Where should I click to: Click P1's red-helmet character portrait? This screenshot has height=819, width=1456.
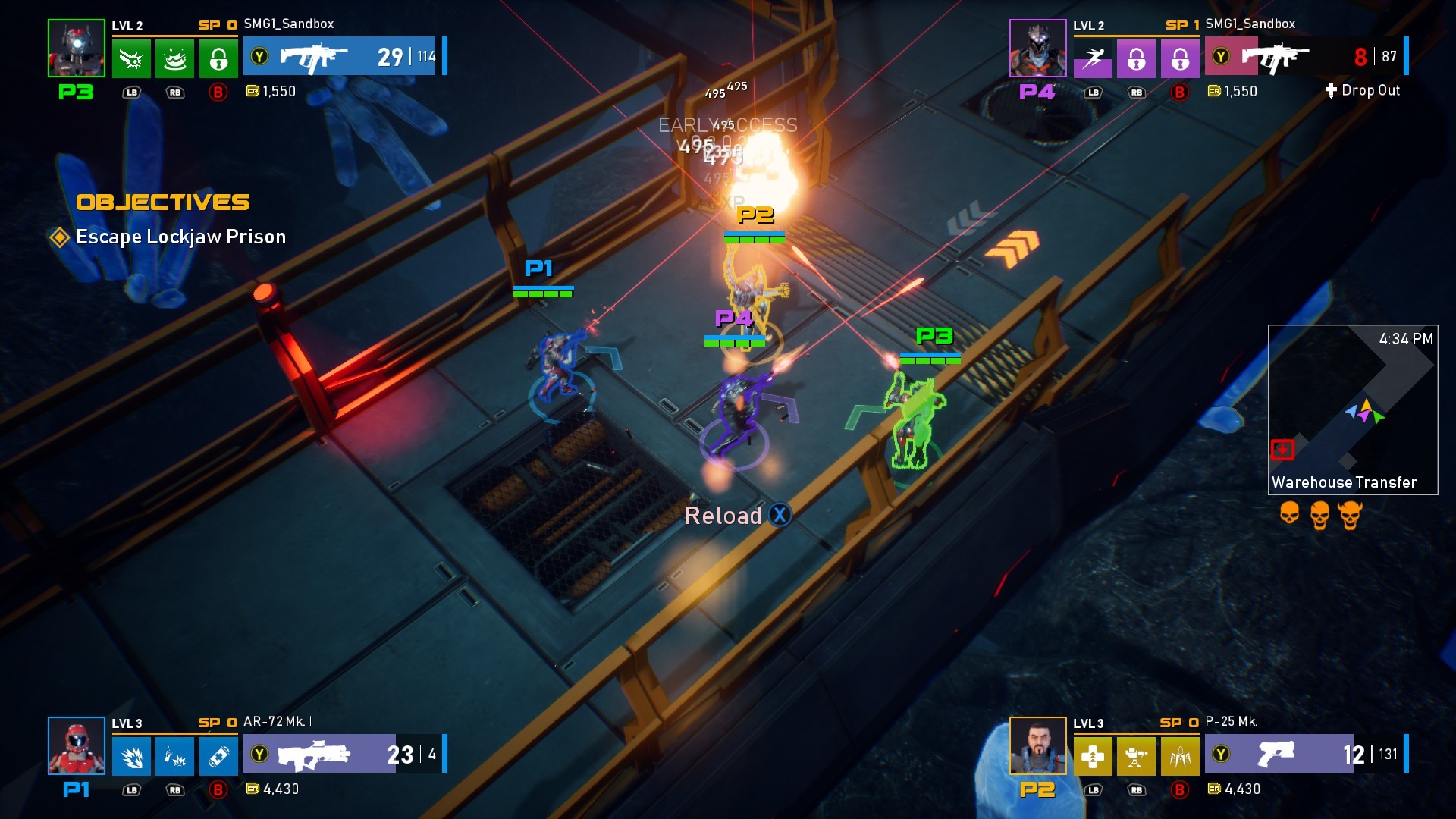[x=77, y=745]
